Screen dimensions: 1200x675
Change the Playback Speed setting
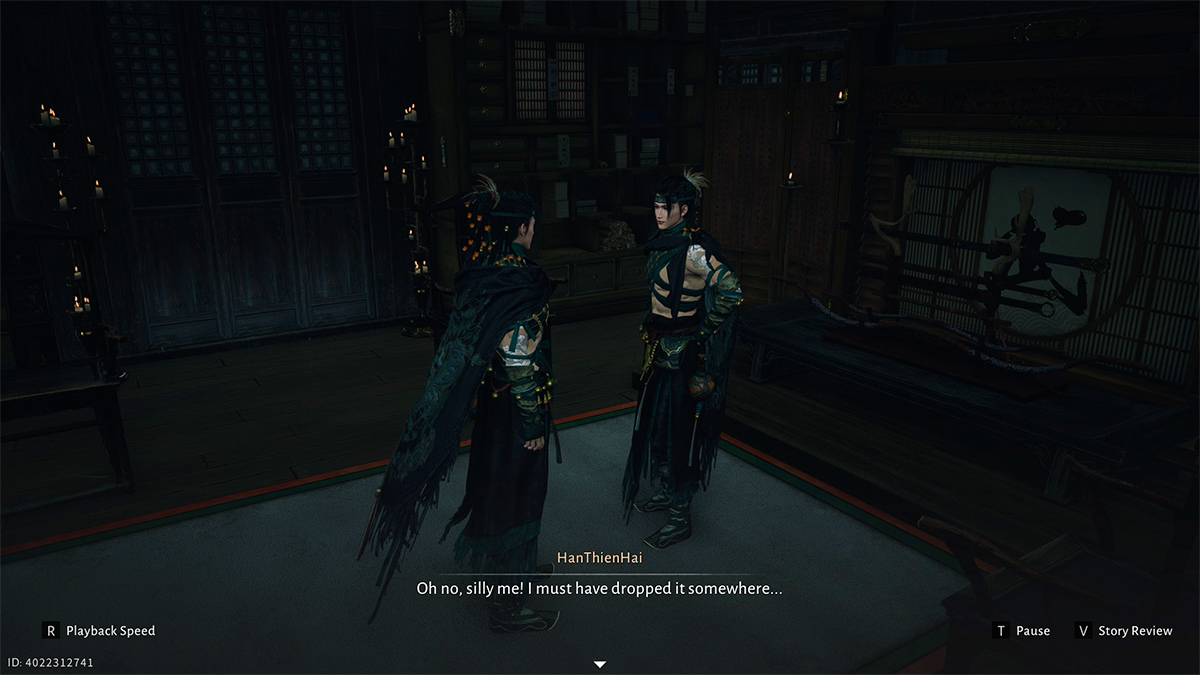[x=99, y=631]
